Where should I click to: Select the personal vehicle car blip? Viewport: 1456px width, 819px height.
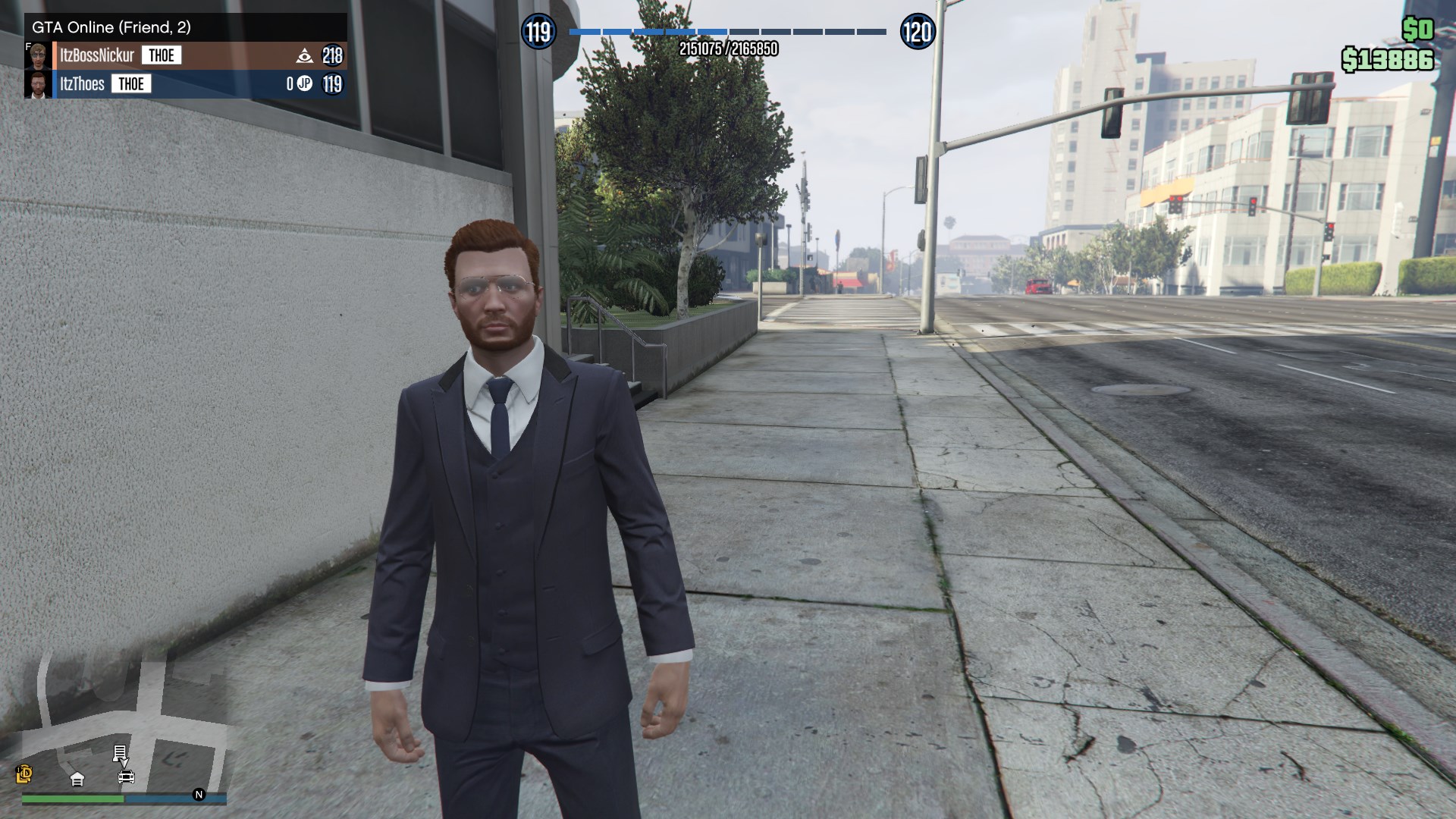coord(126,777)
